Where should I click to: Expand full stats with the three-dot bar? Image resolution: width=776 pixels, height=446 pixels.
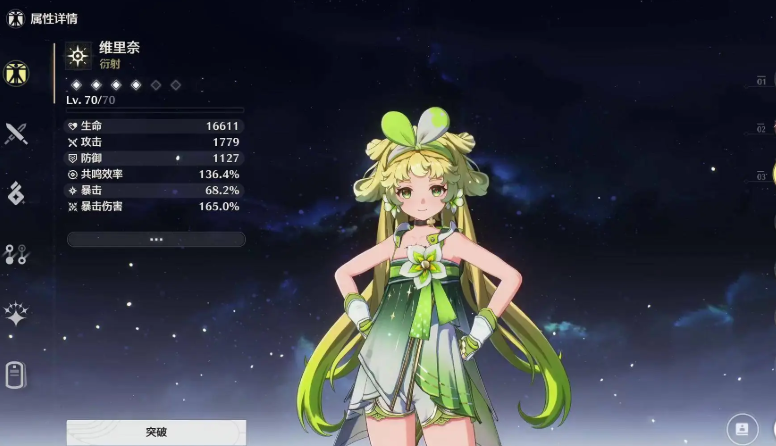[x=156, y=240]
